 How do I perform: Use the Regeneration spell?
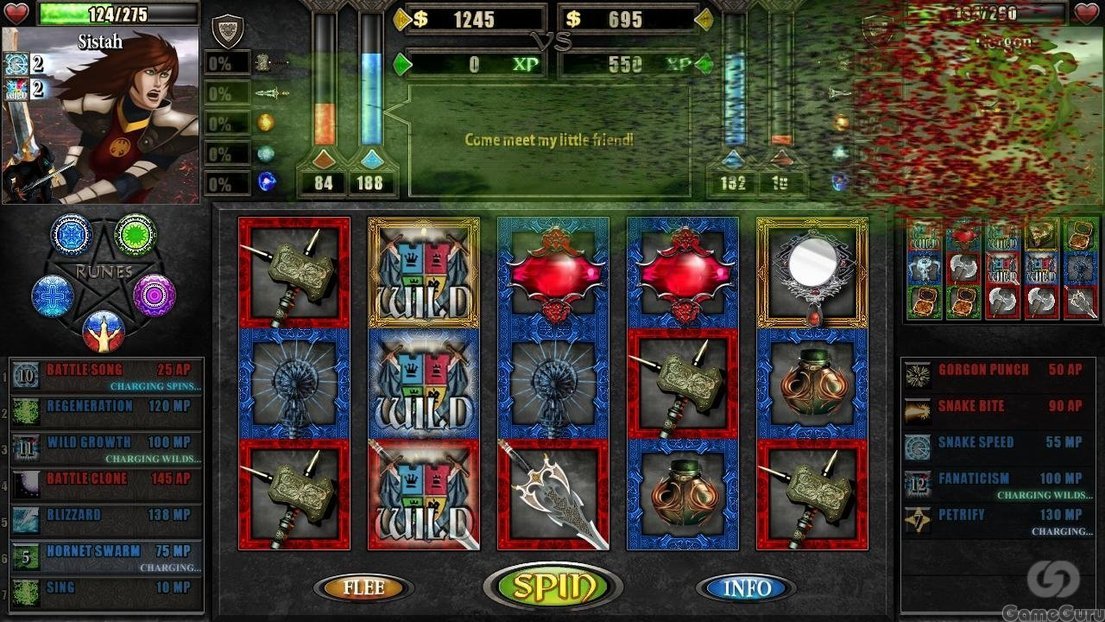tap(106, 412)
